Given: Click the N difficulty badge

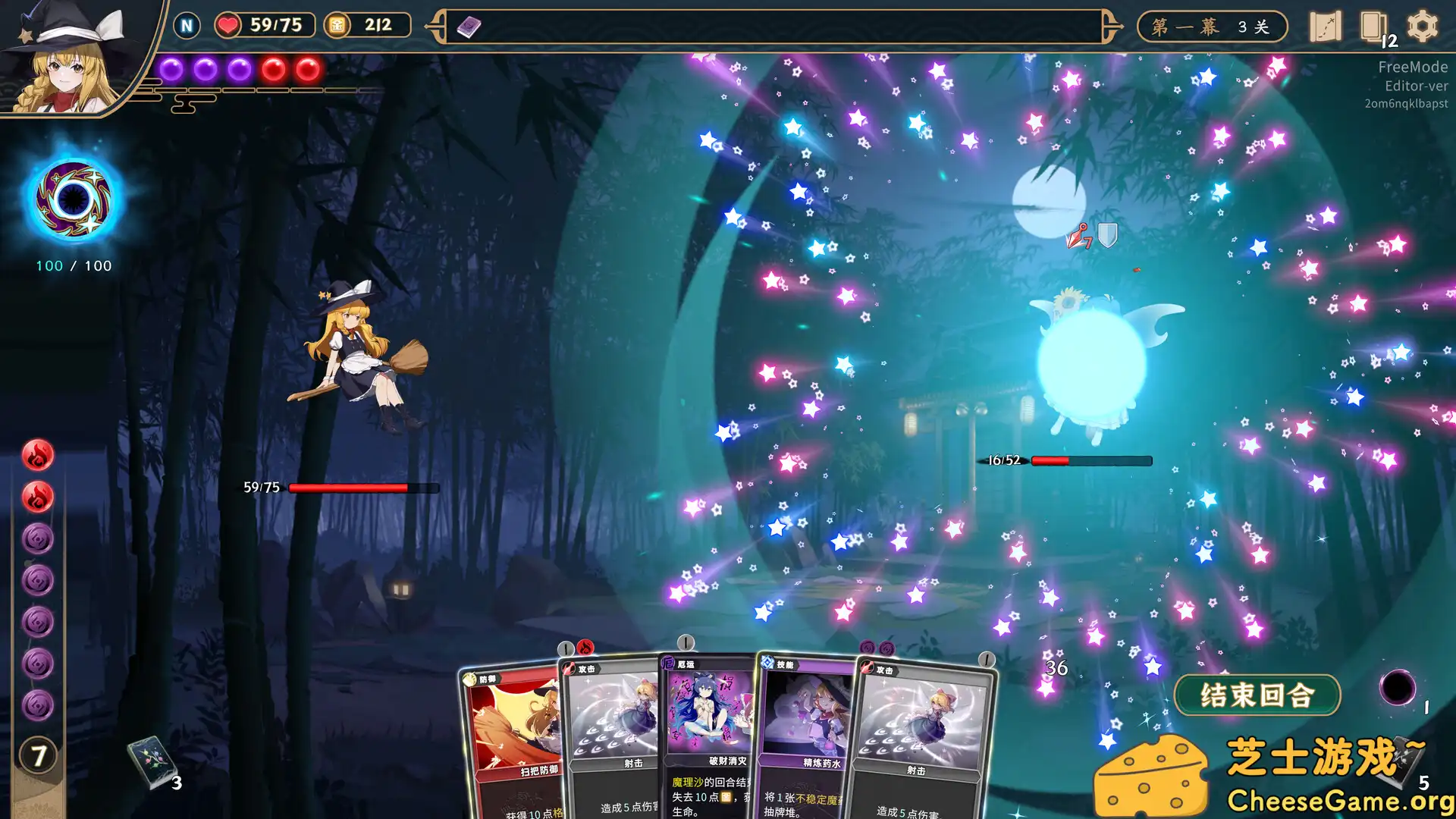Looking at the screenshot, I should [x=186, y=25].
